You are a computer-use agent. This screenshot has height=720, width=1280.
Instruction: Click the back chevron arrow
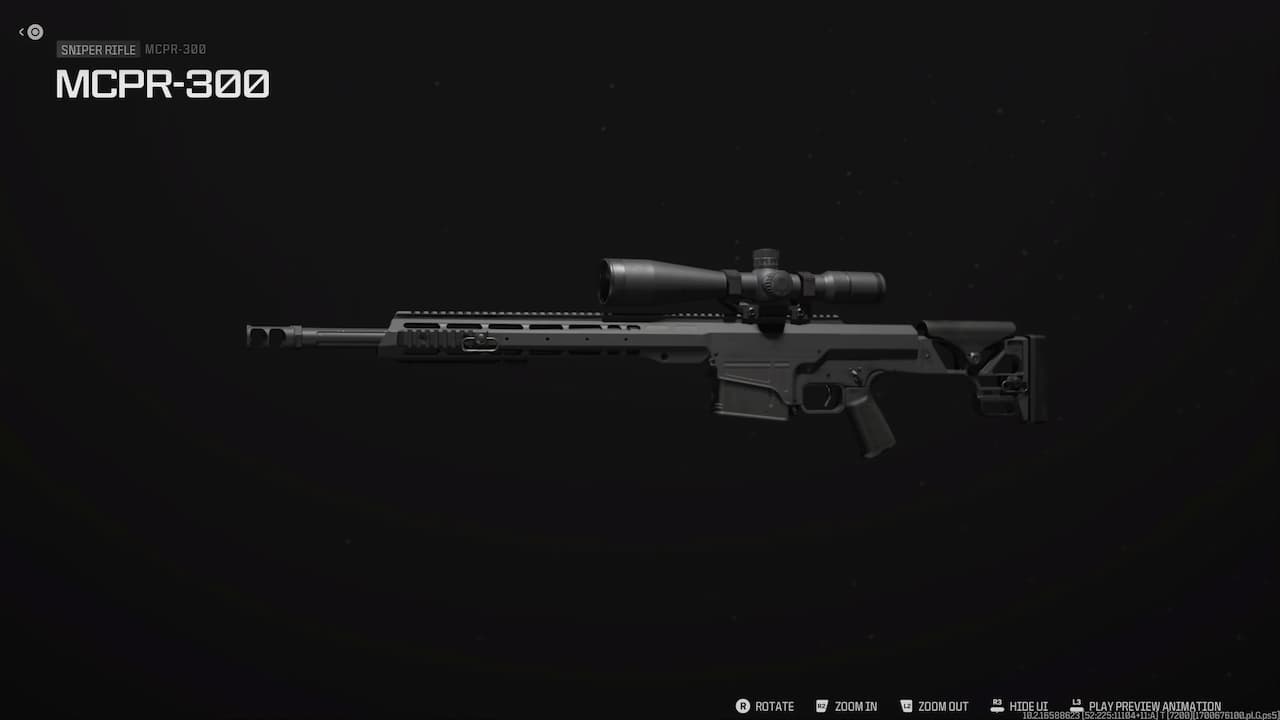click(x=20, y=31)
